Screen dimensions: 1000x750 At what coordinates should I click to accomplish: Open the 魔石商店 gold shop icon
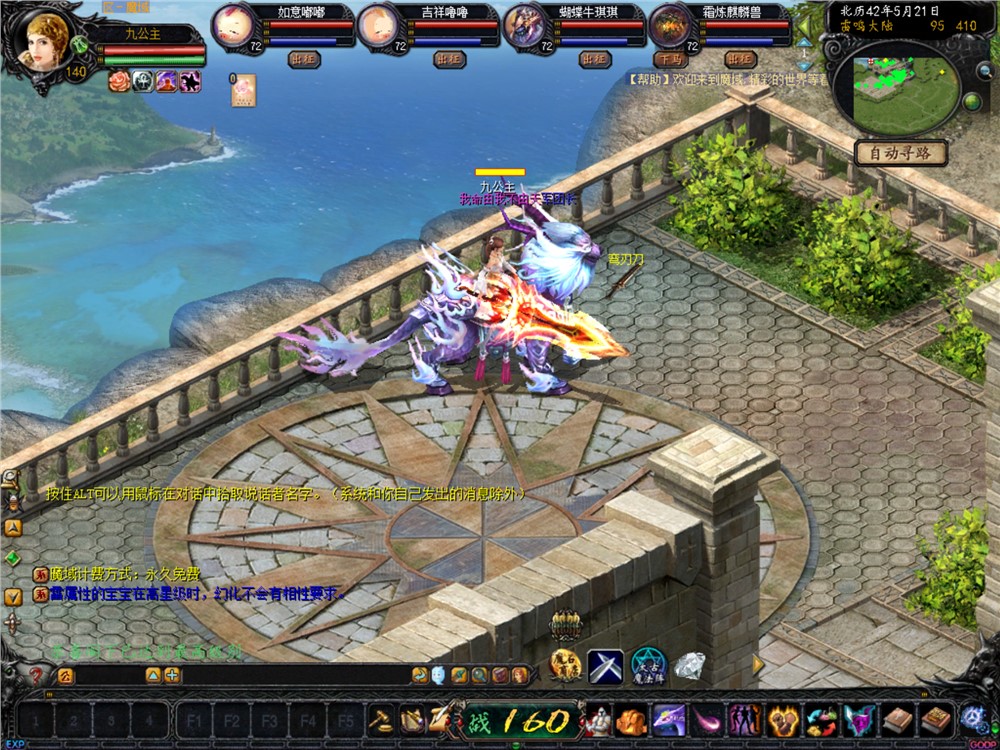click(x=565, y=665)
